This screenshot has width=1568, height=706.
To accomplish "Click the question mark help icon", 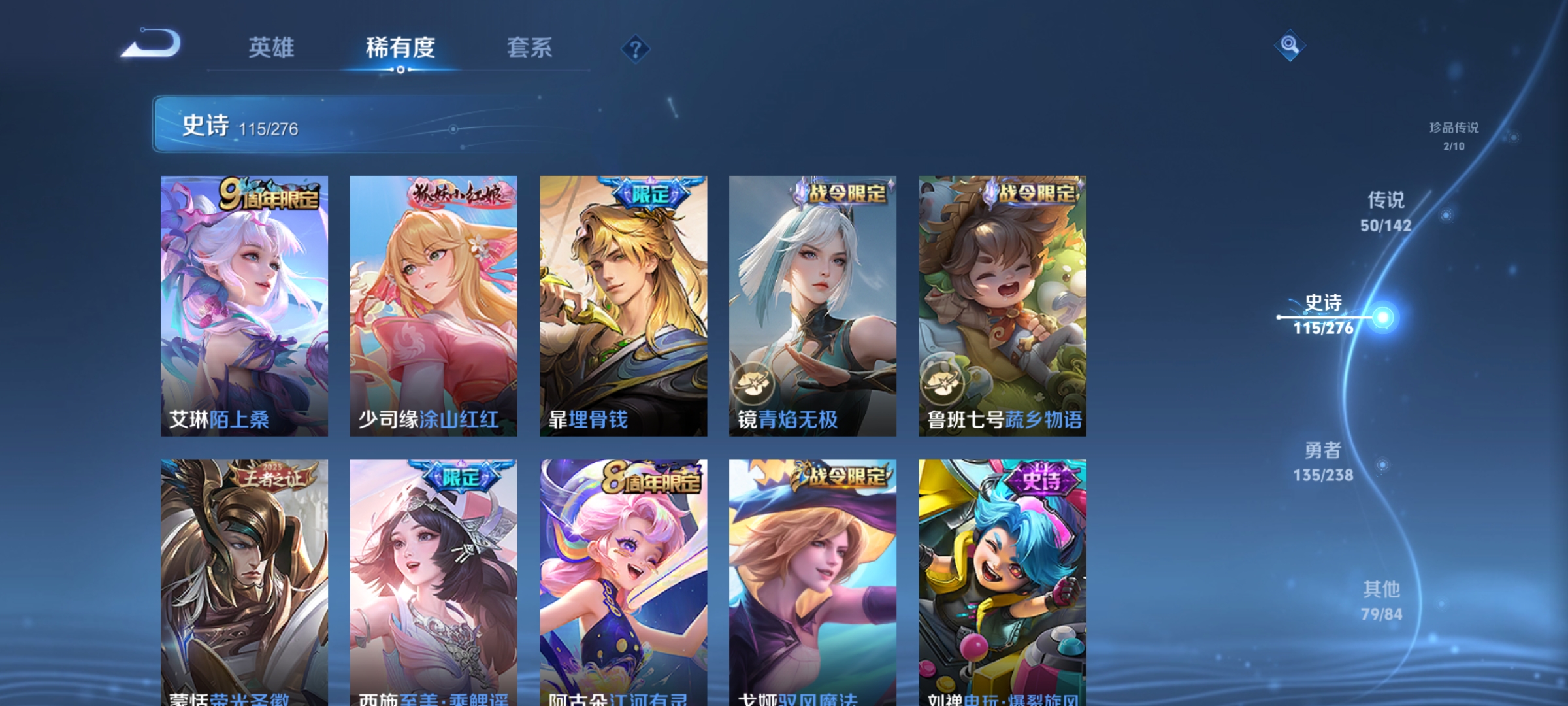I will point(636,49).
